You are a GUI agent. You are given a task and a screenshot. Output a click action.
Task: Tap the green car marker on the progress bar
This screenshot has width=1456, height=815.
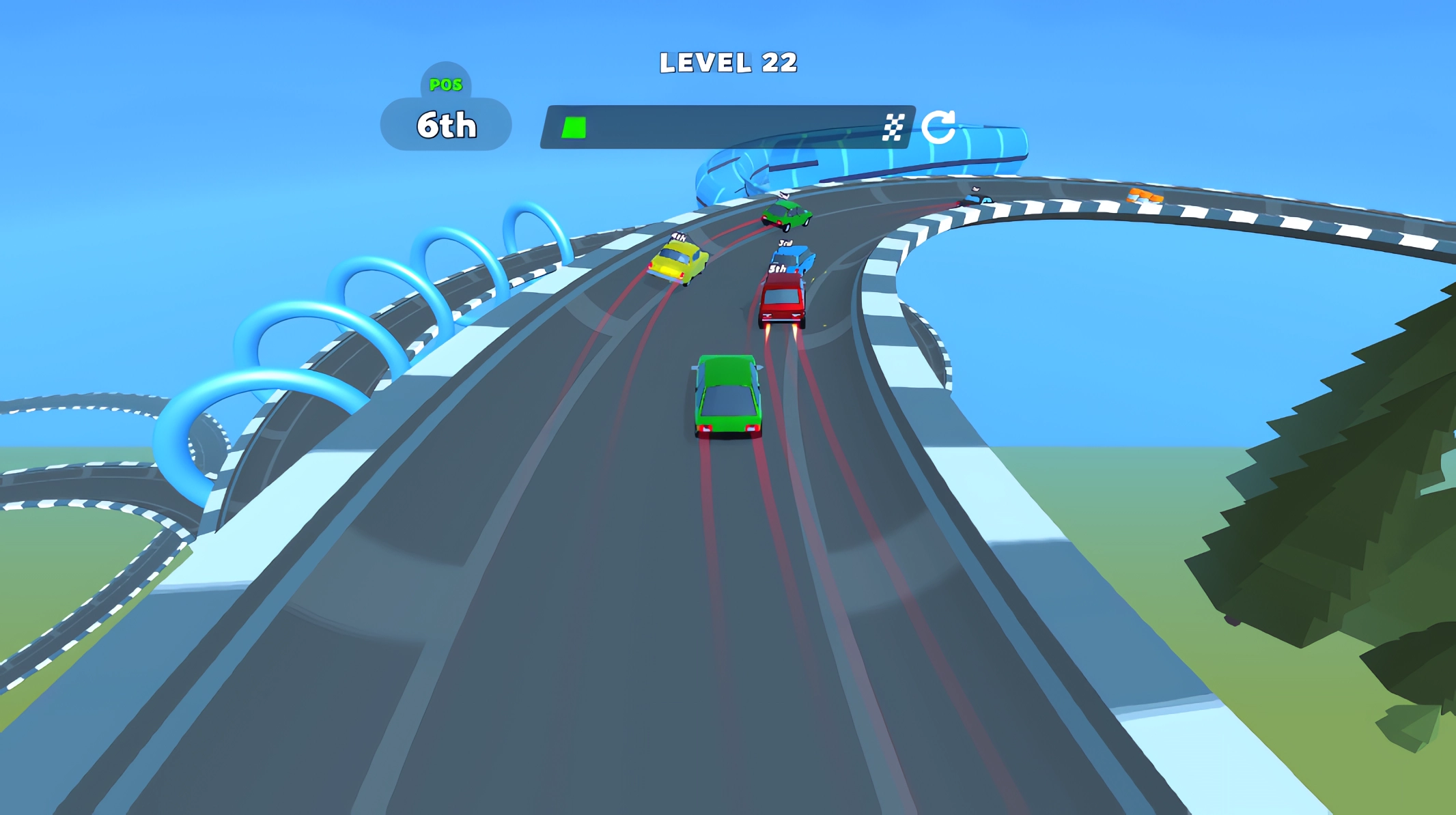pos(574,126)
